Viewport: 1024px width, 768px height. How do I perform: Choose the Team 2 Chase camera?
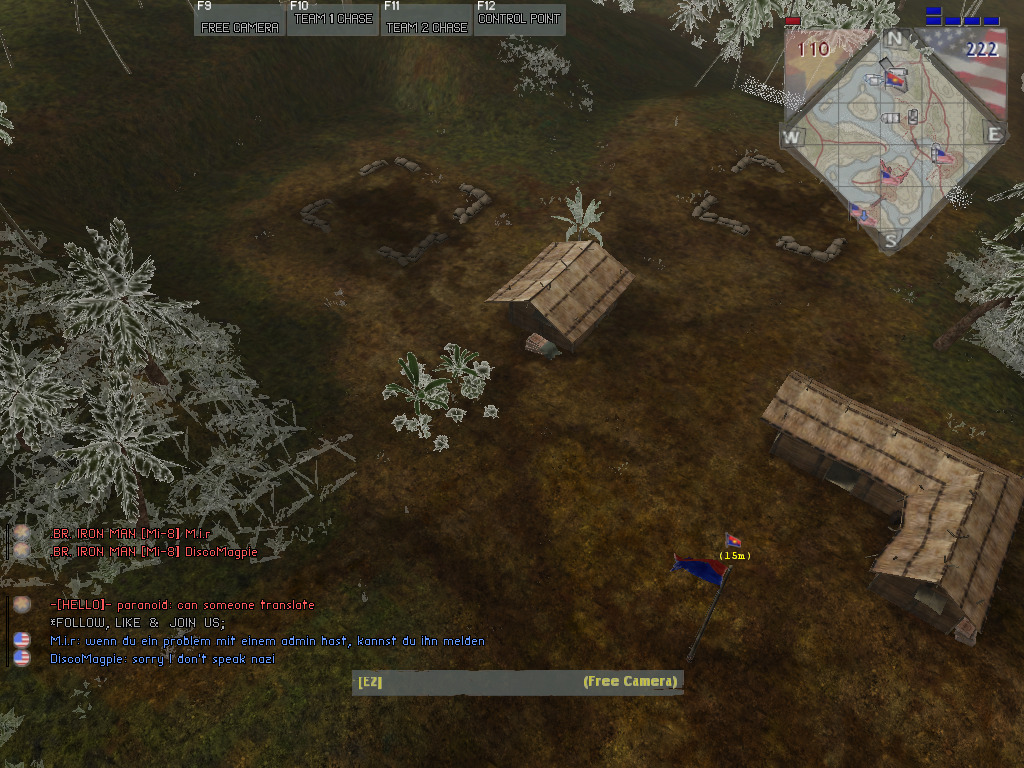pos(427,20)
